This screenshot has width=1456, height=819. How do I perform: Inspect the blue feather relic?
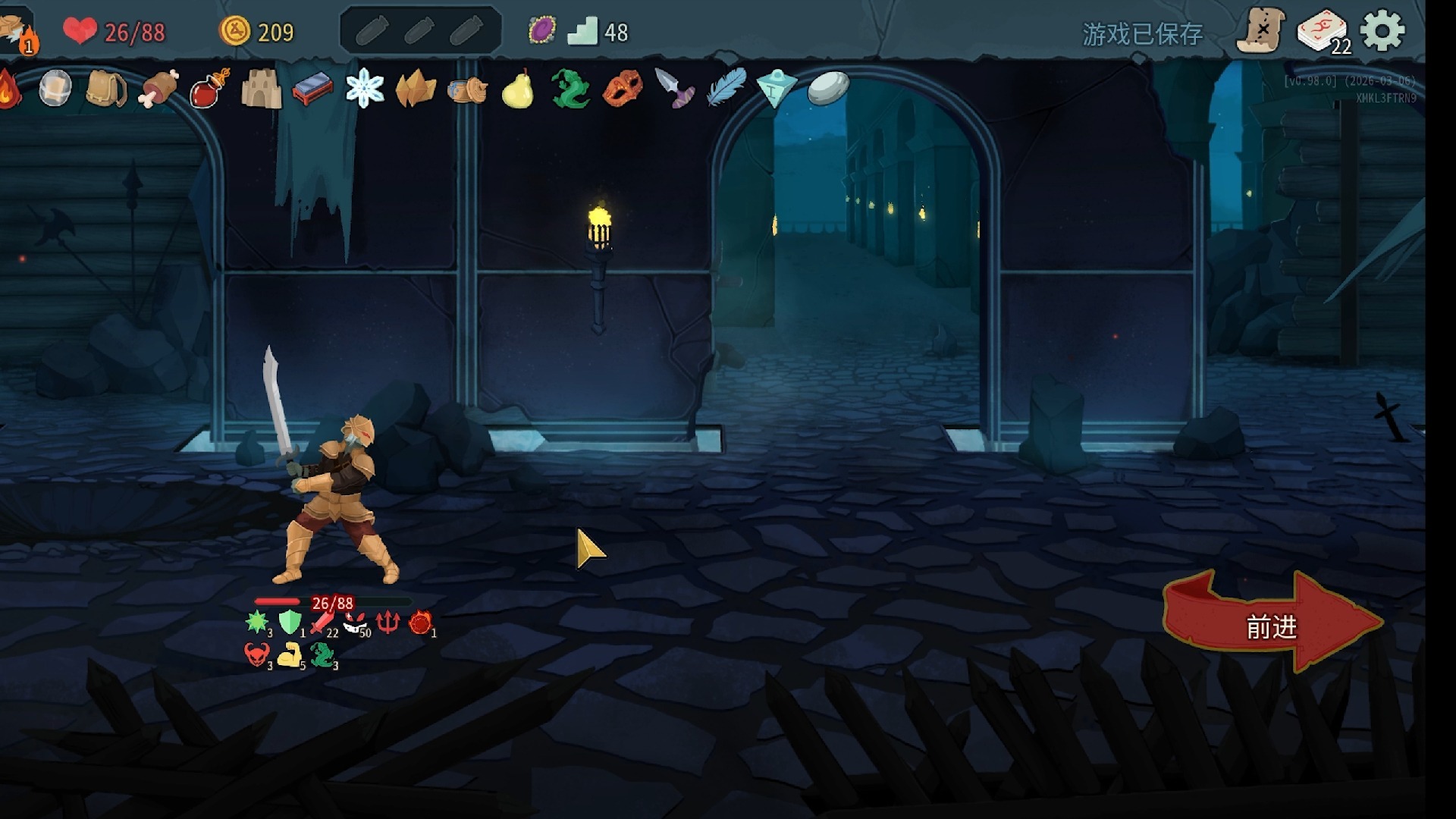tap(726, 87)
